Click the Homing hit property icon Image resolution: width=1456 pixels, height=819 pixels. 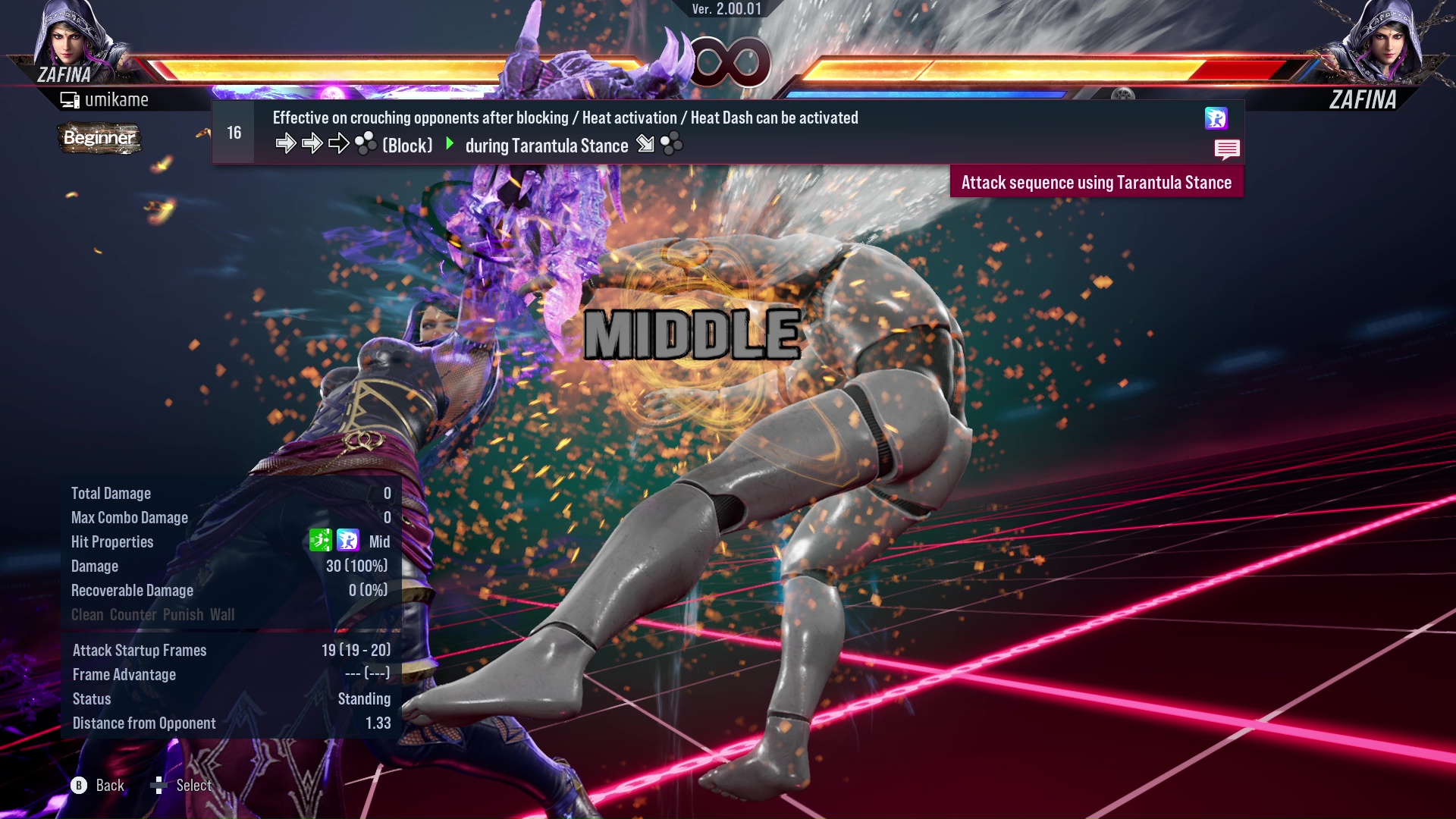click(322, 541)
